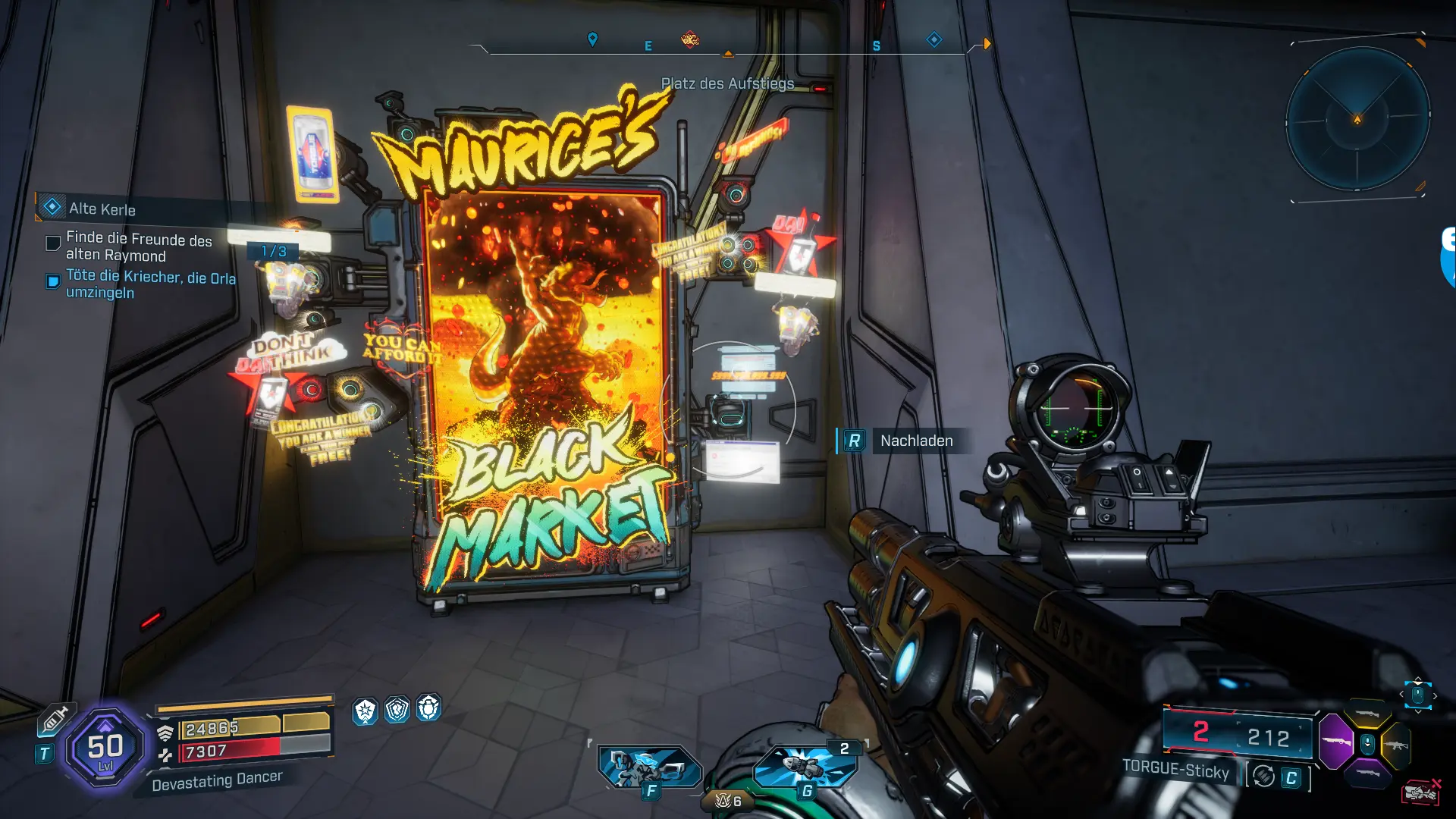Click the star shield buff icon
This screenshot has width=1456, height=819.
pyautogui.click(x=366, y=711)
